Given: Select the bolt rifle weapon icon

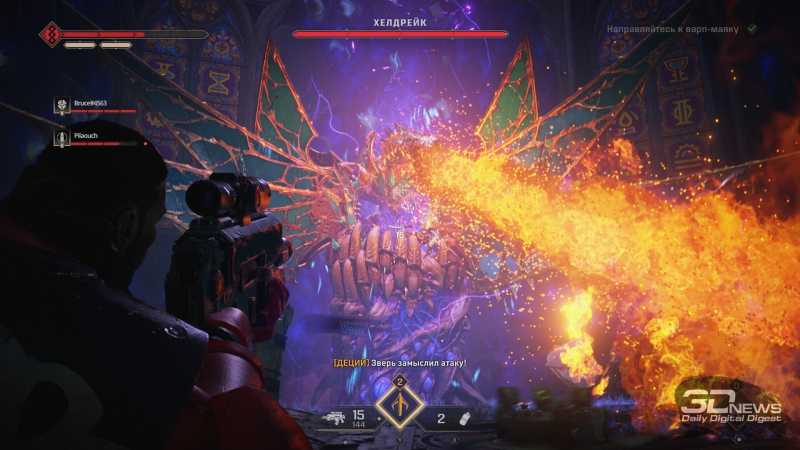Looking at the screenshot, I should coord(334,417).
